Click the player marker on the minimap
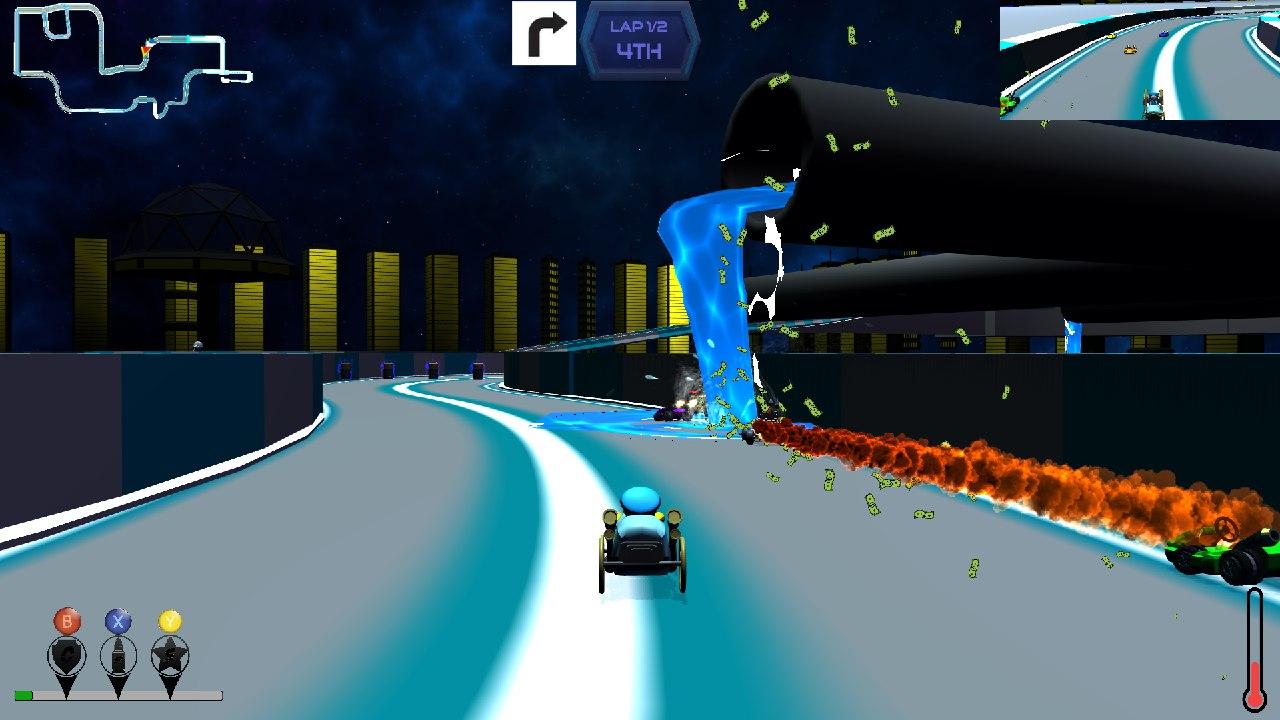Screen dimensions: 1280x720 (150, 44)
